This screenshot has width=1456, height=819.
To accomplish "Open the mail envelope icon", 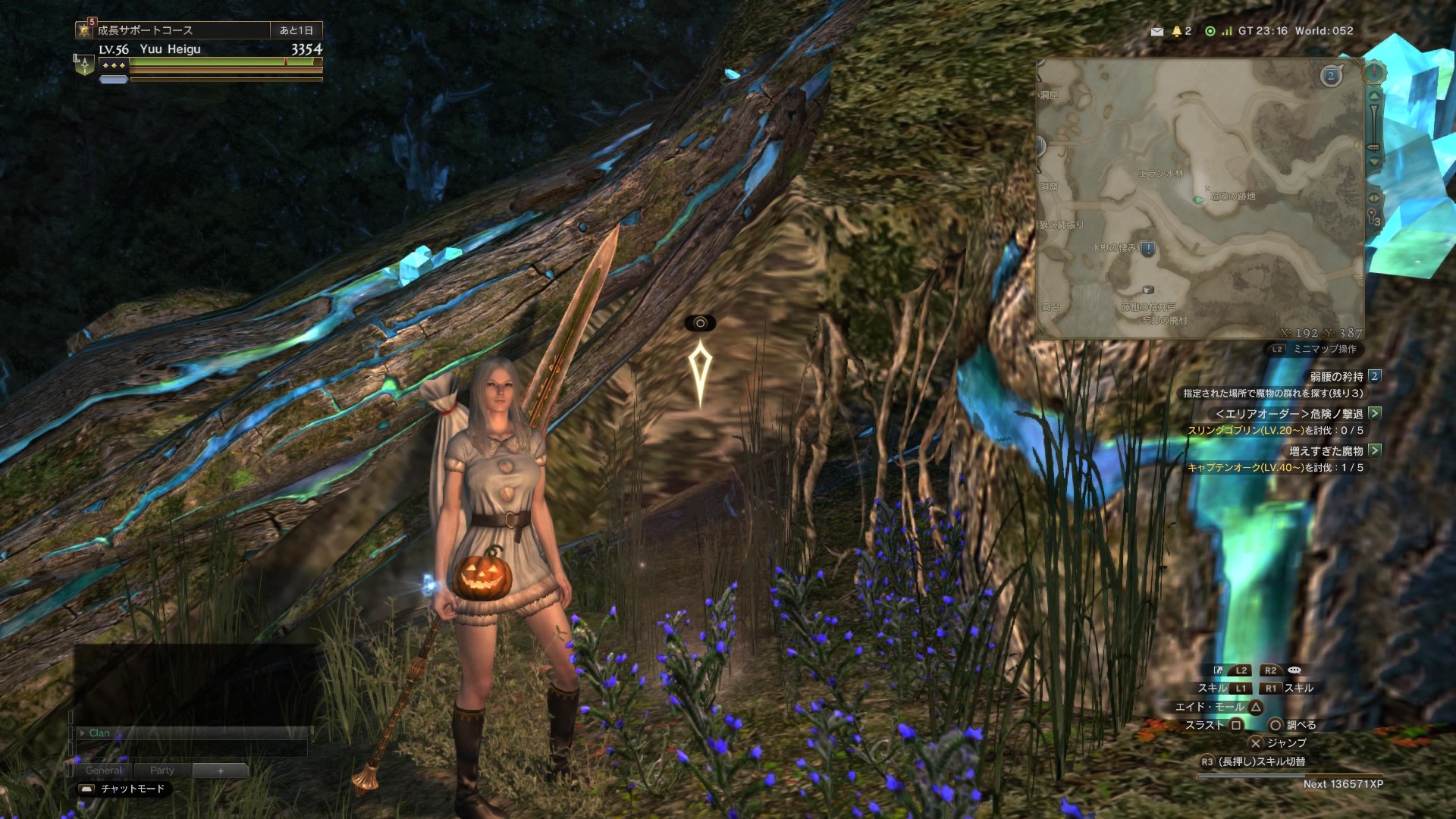I will tap(1156, 31).
